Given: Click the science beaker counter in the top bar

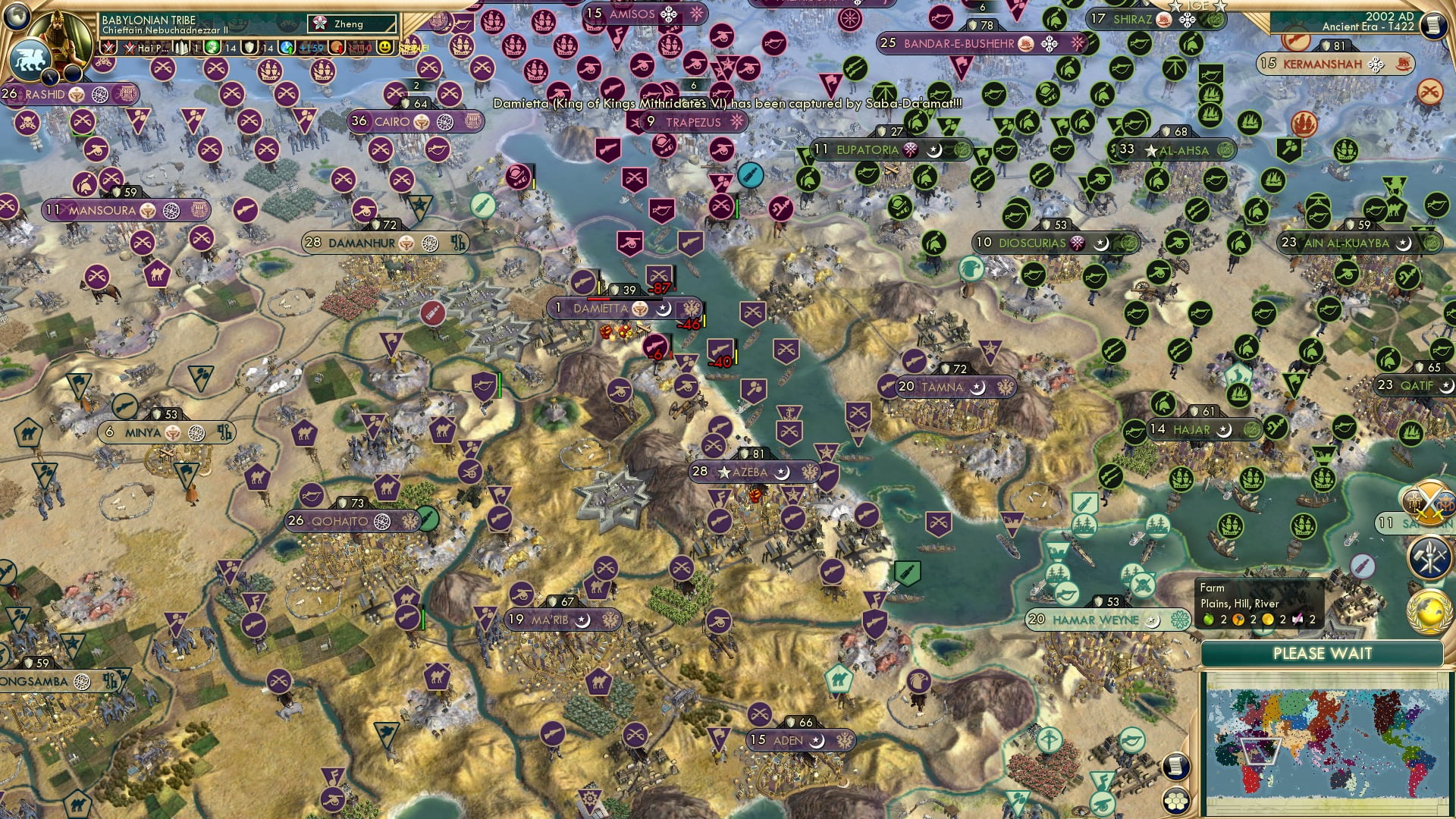Looking at the screenshot, I should pyautogui.click(x=211, y=48).
